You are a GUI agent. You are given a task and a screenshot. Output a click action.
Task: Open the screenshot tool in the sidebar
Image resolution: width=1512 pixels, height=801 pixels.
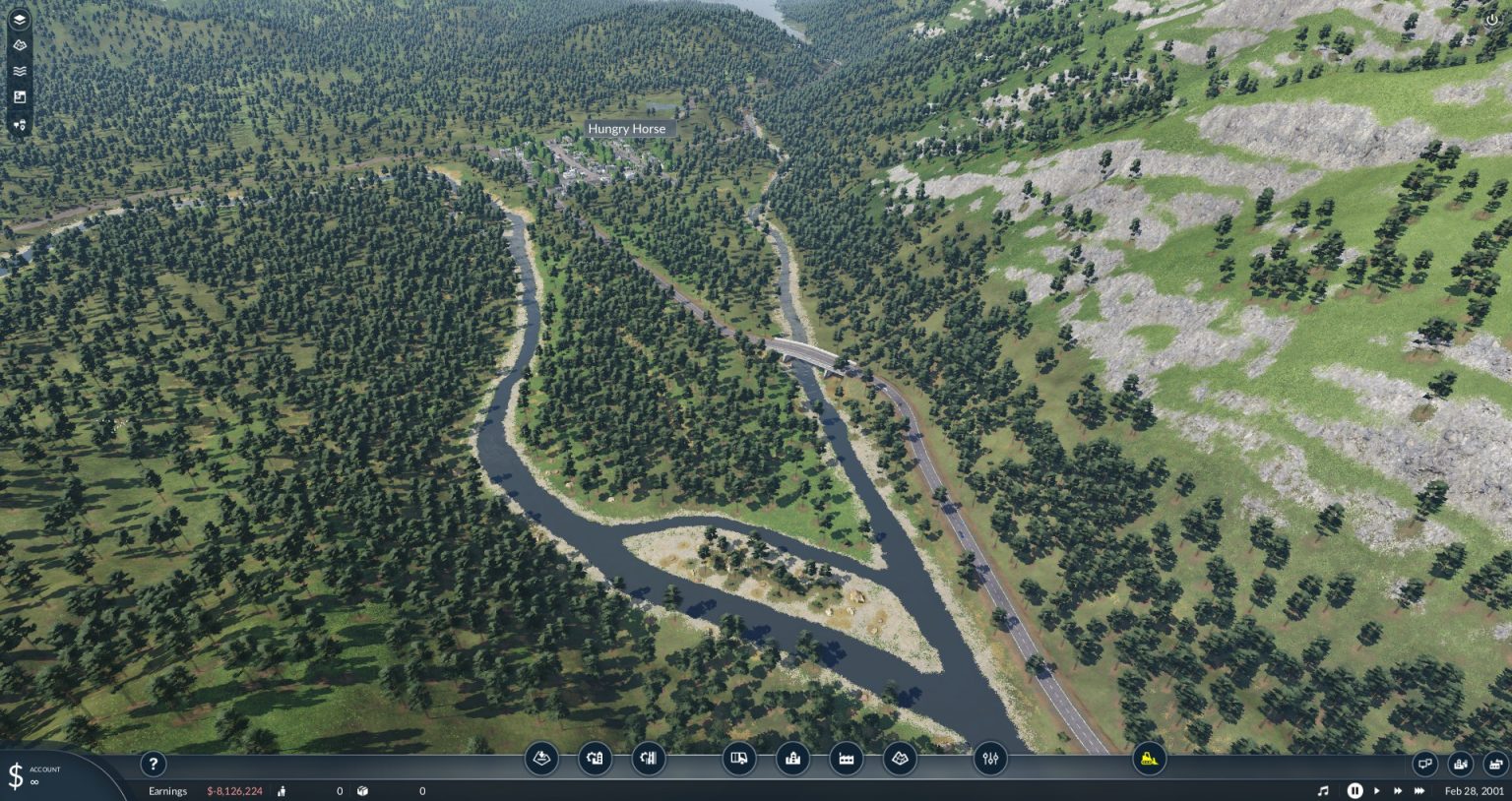(x=19, y=95)
